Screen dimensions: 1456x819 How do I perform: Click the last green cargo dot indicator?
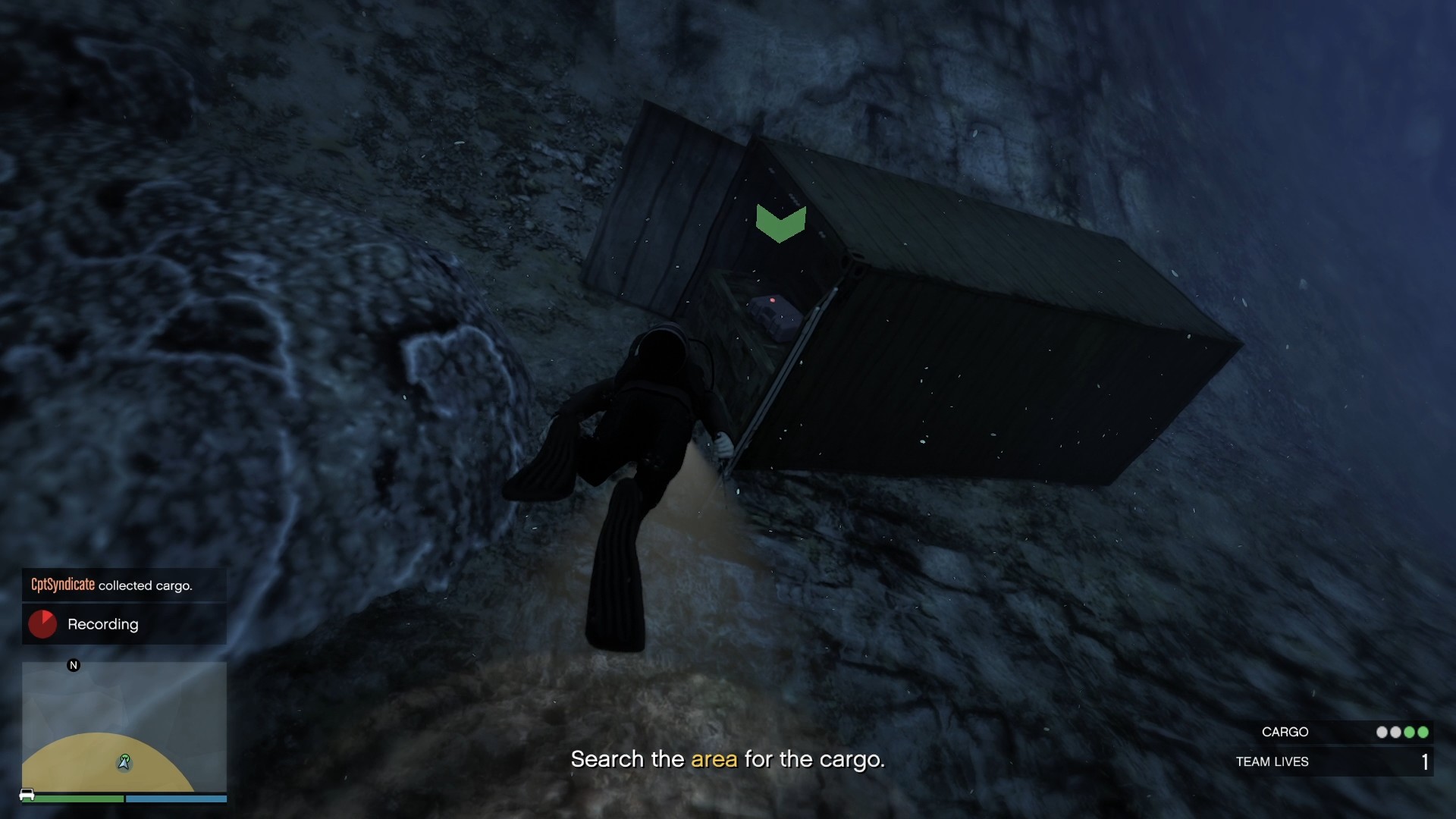1423,732
